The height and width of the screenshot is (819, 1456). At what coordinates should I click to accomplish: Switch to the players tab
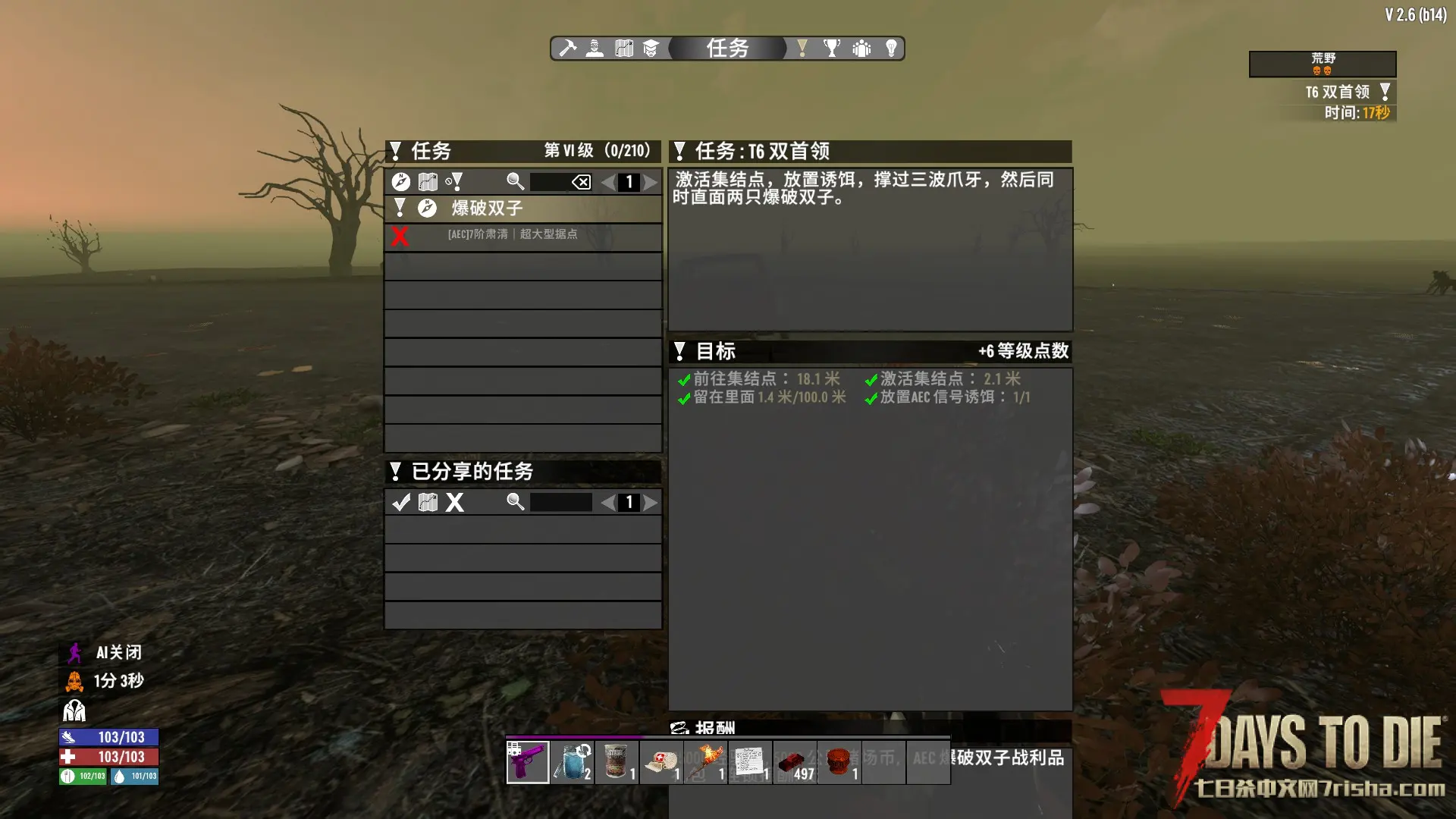point(861,49)
